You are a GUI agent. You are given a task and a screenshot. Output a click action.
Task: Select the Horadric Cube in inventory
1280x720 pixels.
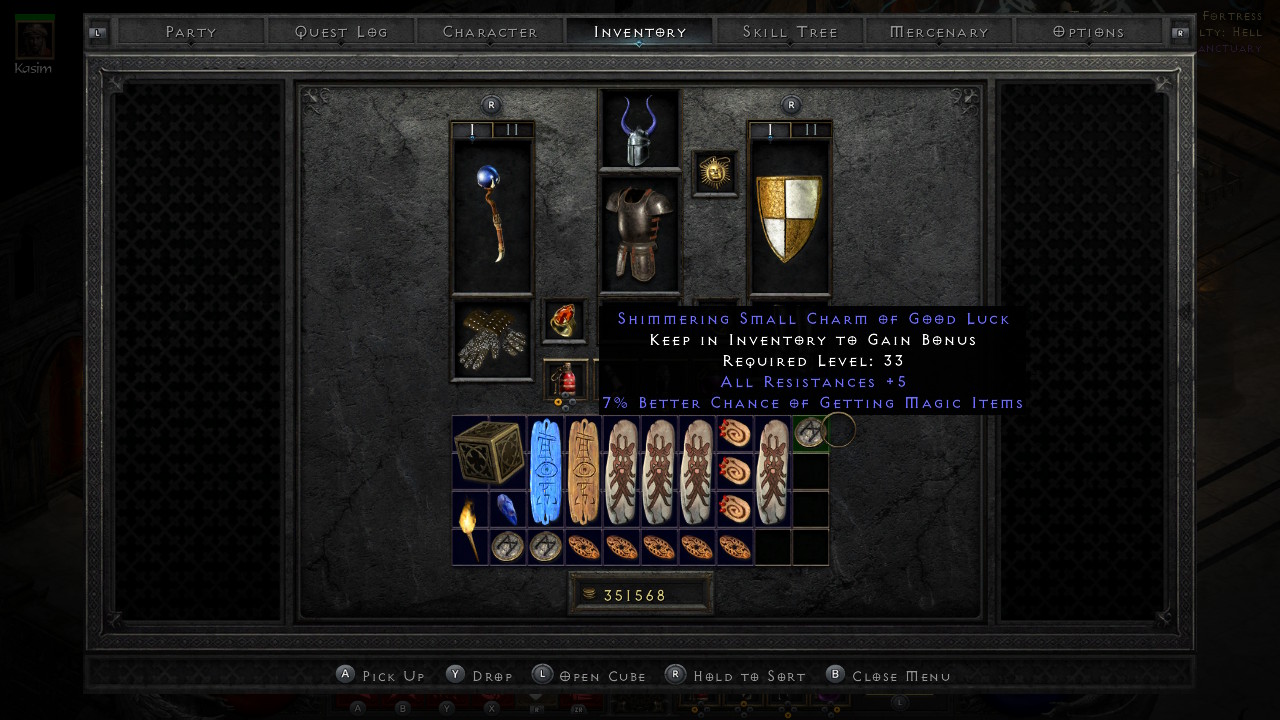[x=489, y=452]
